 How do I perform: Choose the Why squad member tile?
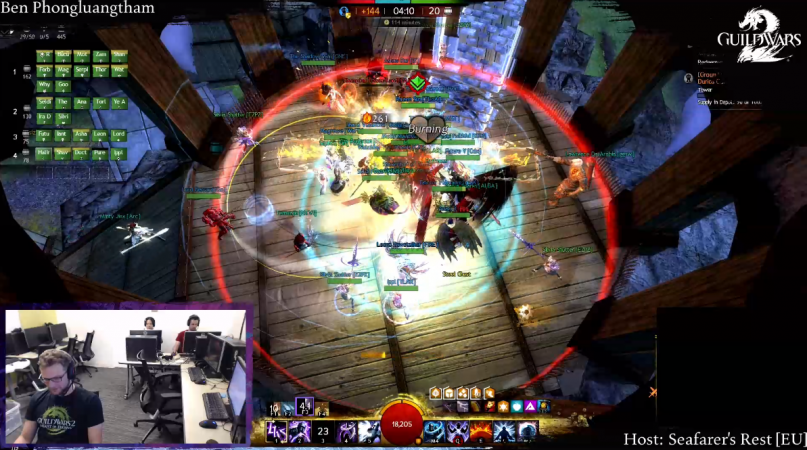pos(44,85)
